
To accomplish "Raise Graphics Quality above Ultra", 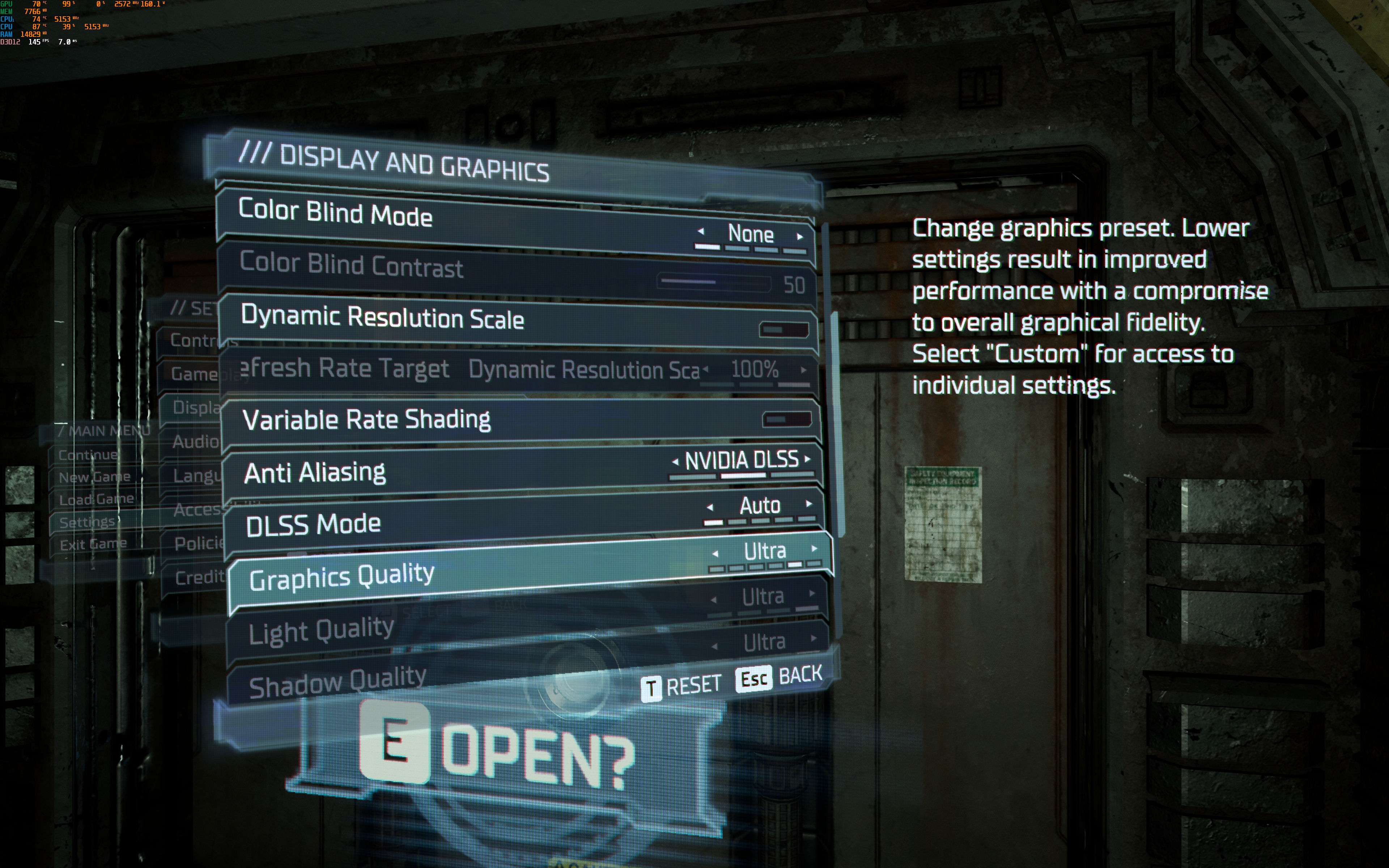I will pos(815,549).
